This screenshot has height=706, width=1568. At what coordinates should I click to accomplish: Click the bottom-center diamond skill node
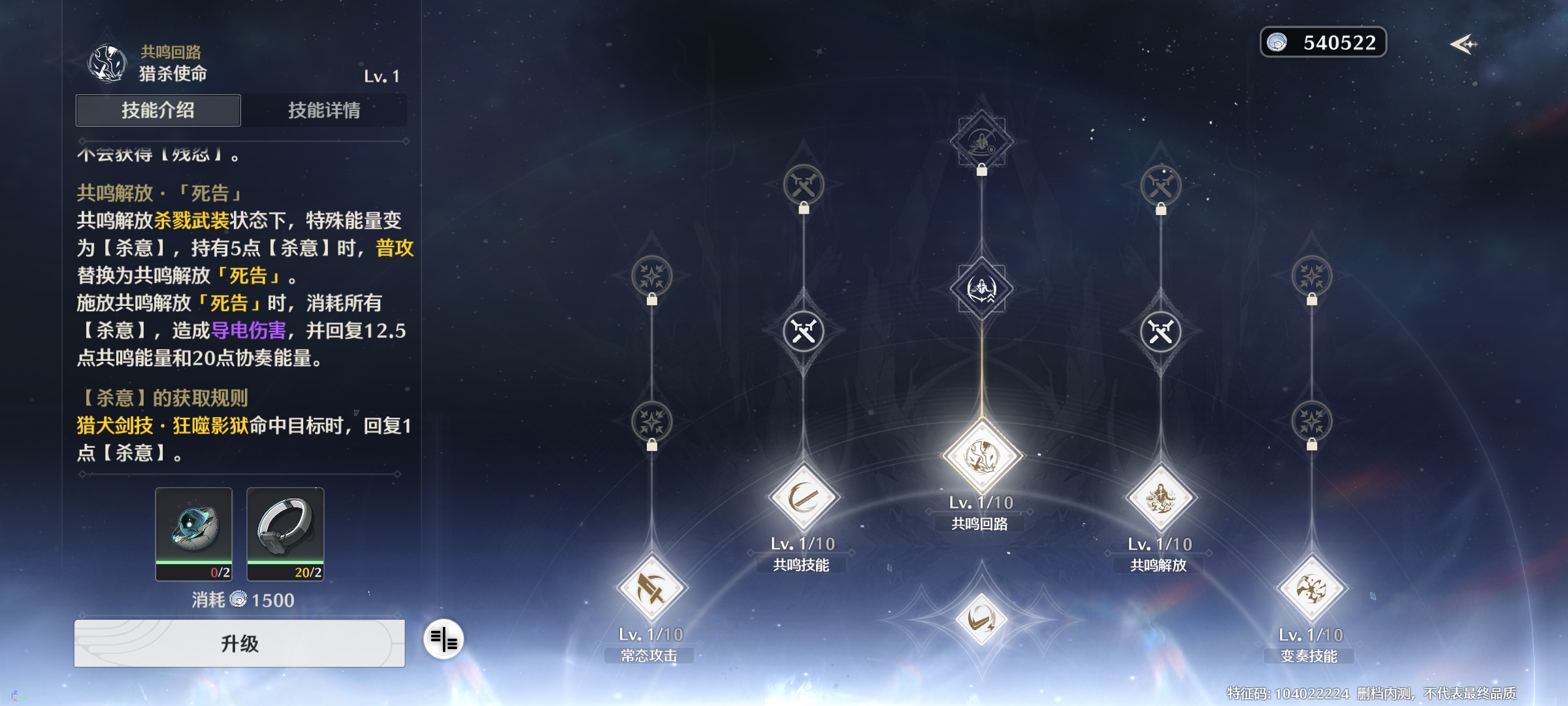981,618
